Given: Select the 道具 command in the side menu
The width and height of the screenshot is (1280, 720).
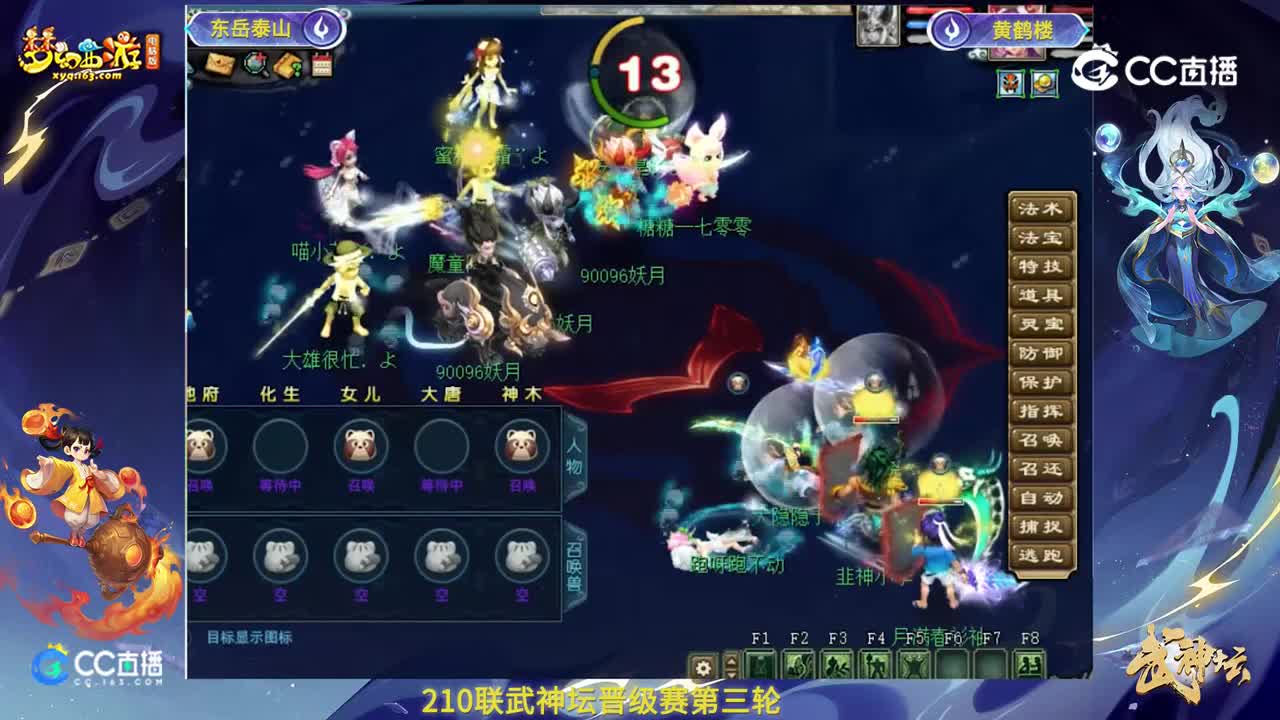Looking at the screenshot, I should pos(1042,293).
